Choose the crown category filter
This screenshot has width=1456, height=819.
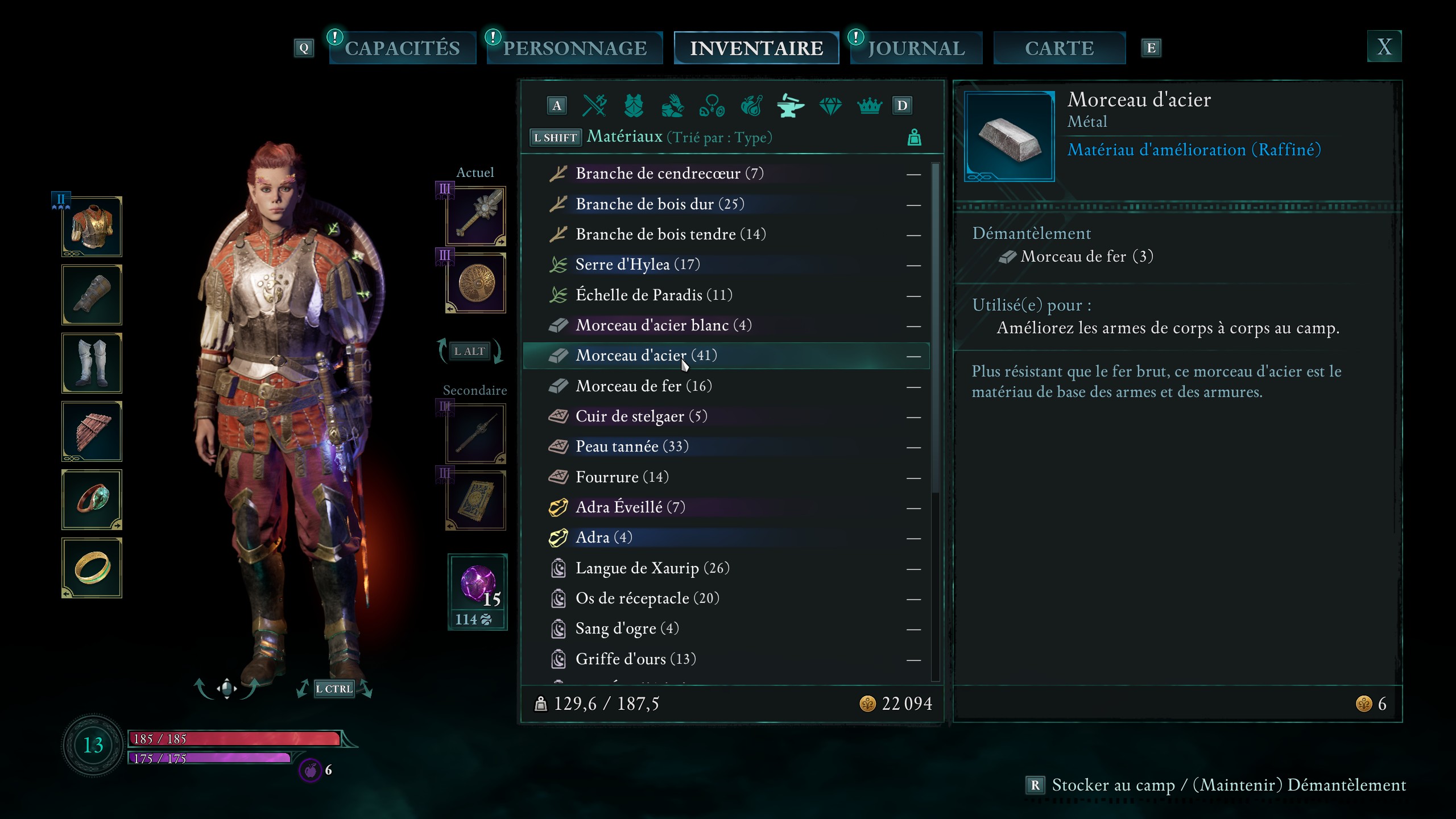[869, 105]
